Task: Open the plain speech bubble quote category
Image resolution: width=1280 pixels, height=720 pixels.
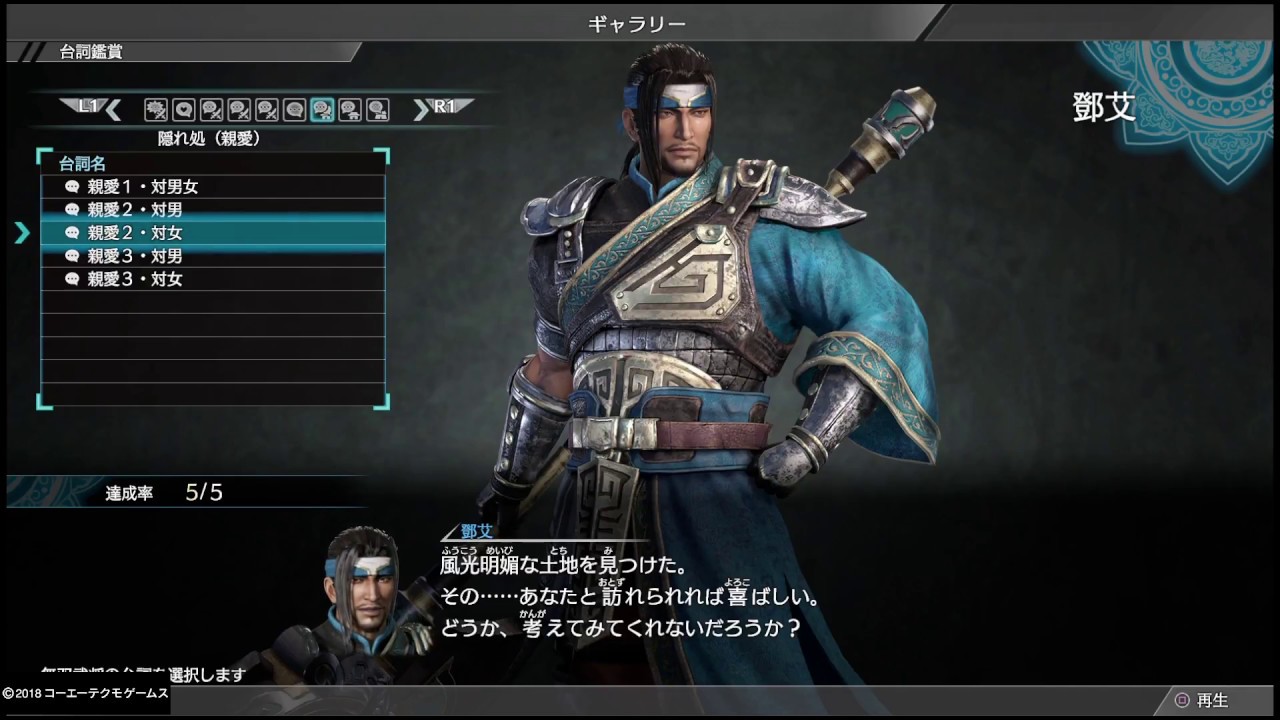Action: point(296,108)
